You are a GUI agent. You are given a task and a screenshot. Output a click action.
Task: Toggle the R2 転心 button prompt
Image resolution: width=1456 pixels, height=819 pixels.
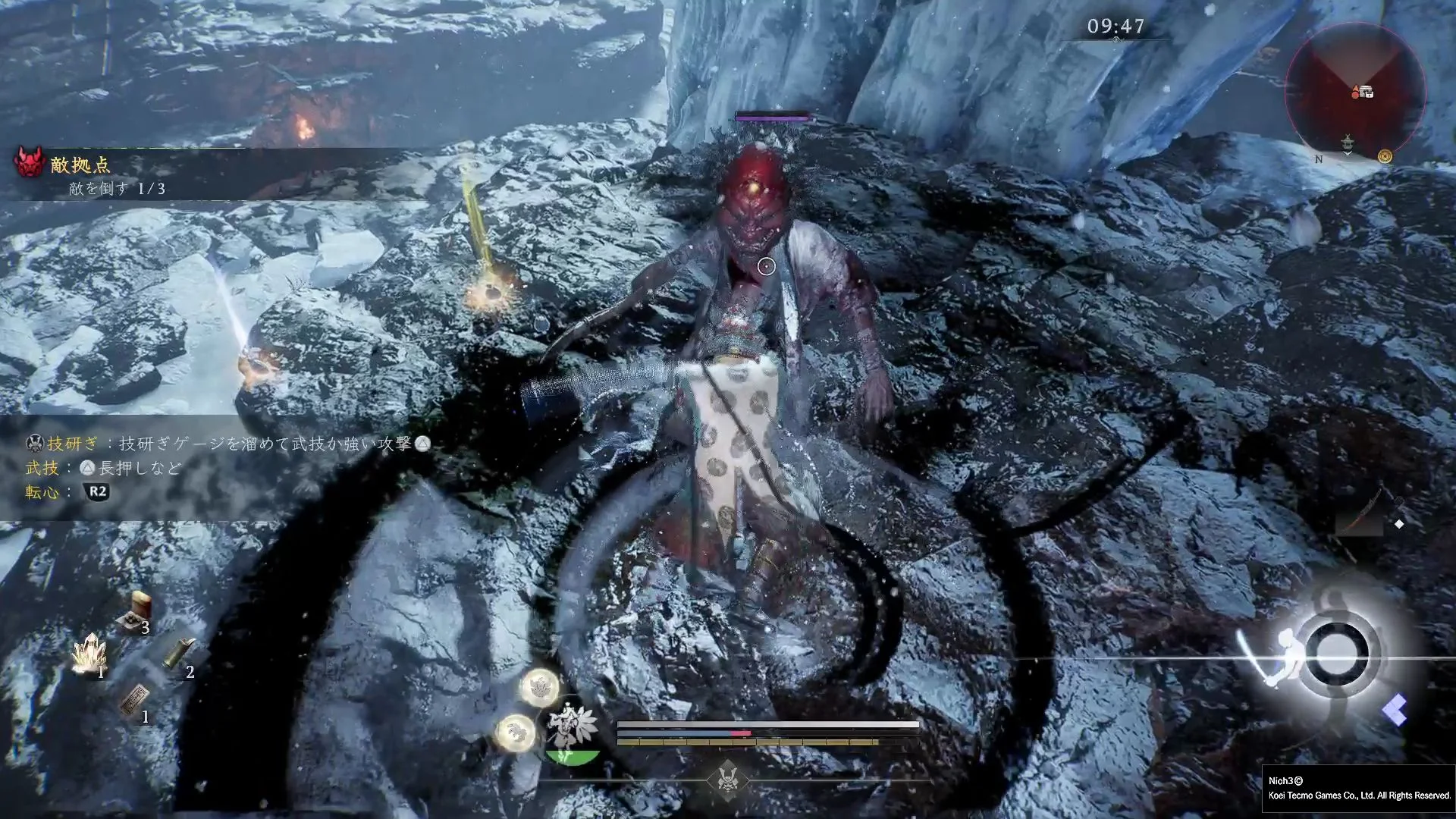pos(97,493)
